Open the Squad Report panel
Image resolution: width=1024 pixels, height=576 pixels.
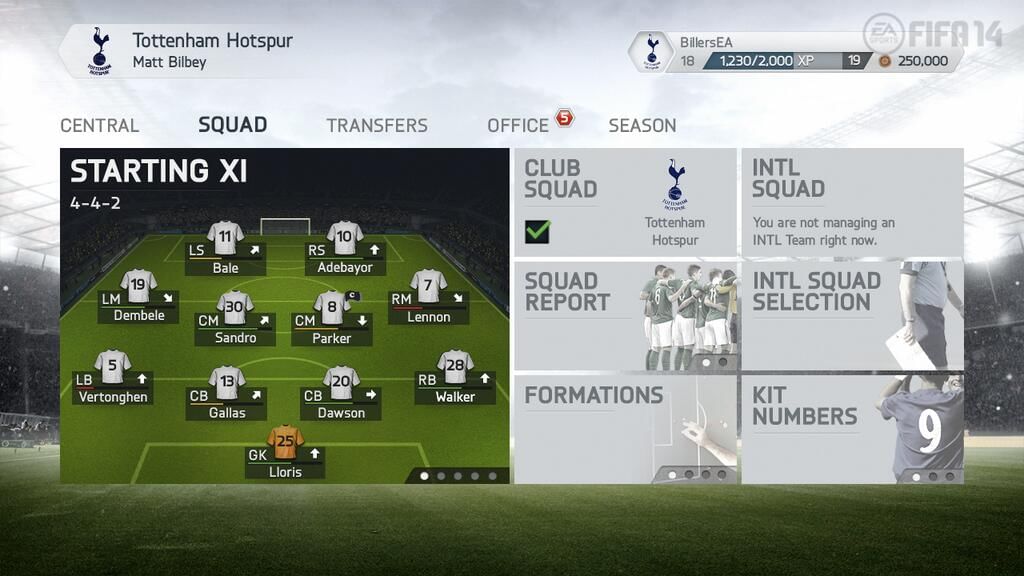(625, 316)
